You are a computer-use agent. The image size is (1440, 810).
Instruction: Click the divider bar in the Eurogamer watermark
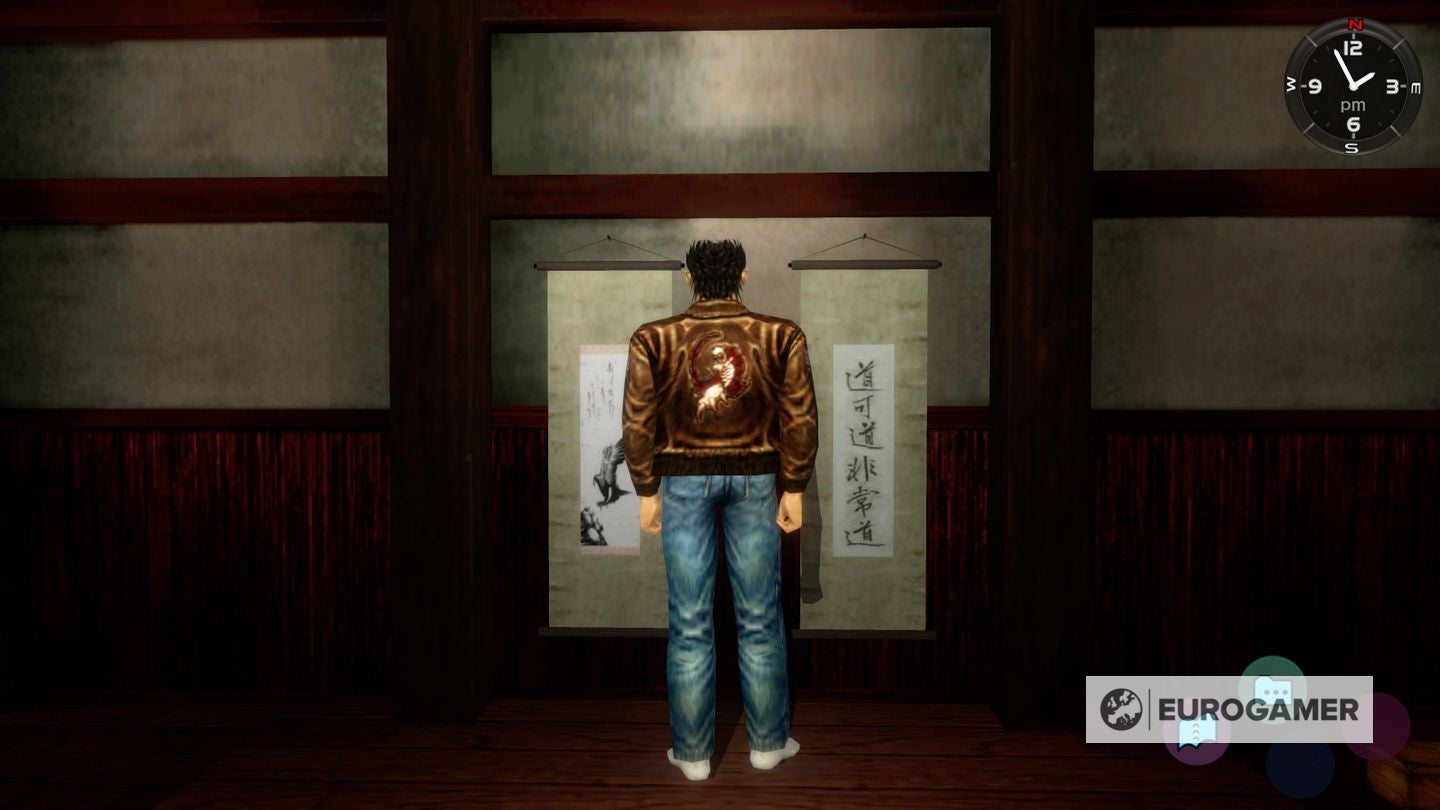coord(1150,709)
